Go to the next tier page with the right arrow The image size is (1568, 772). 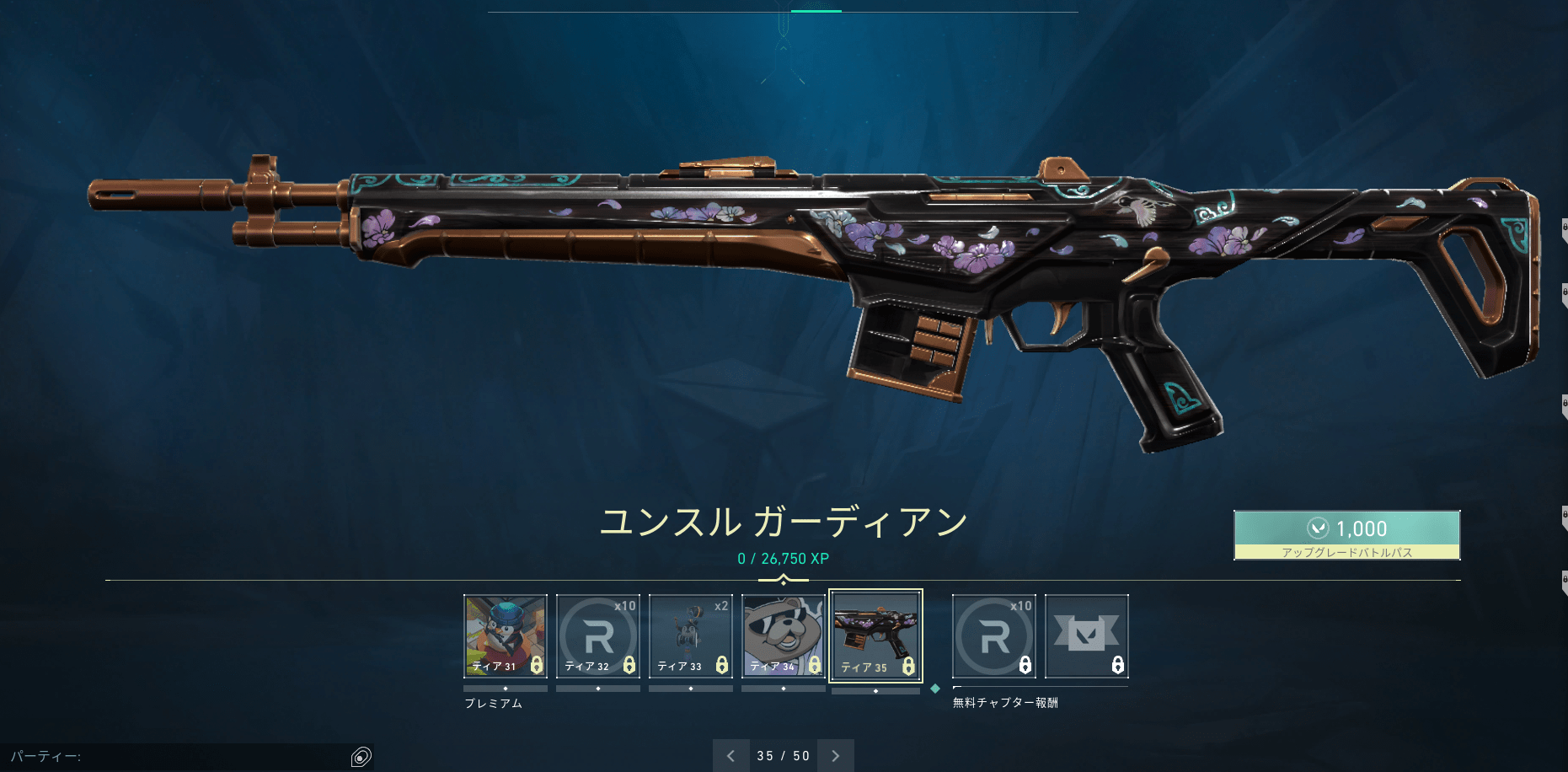pyautogui.click(x=835, y=756)
